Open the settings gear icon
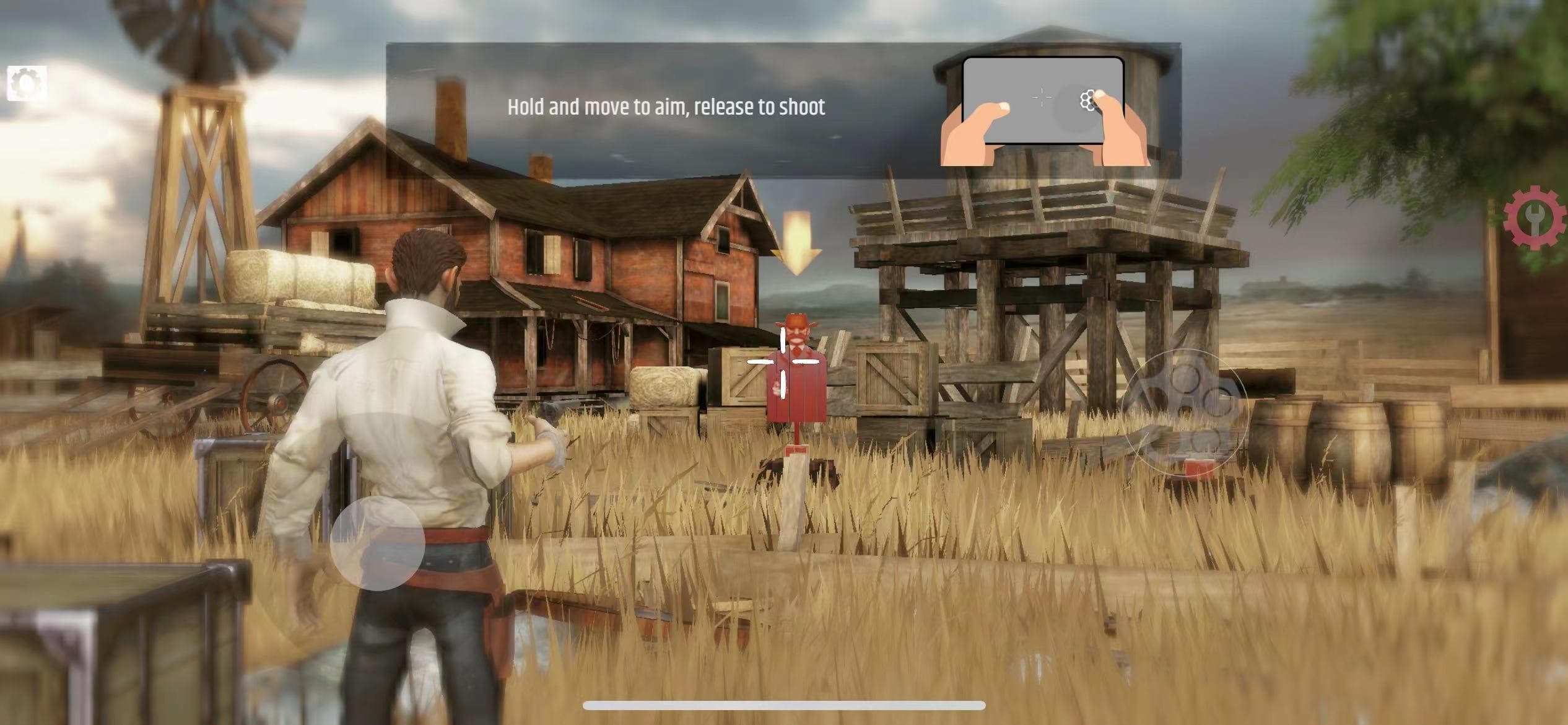1568x725 pixels. (27, 84)
